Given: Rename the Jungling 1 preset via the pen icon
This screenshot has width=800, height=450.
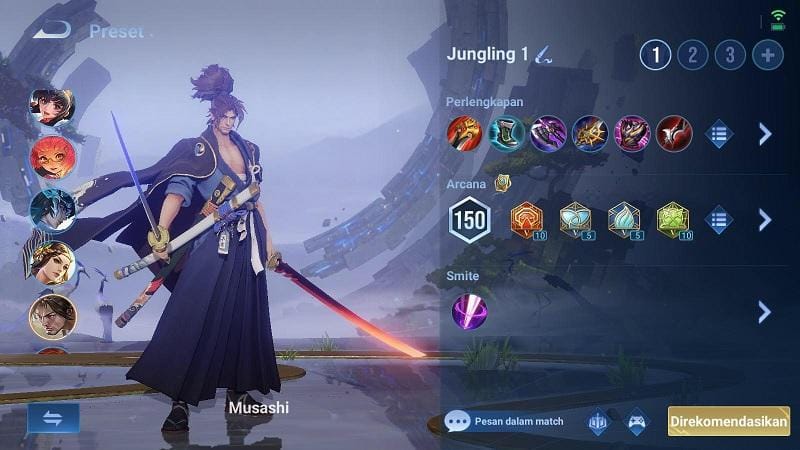Looking at the screenshot, I should click(x=543, y=54).
